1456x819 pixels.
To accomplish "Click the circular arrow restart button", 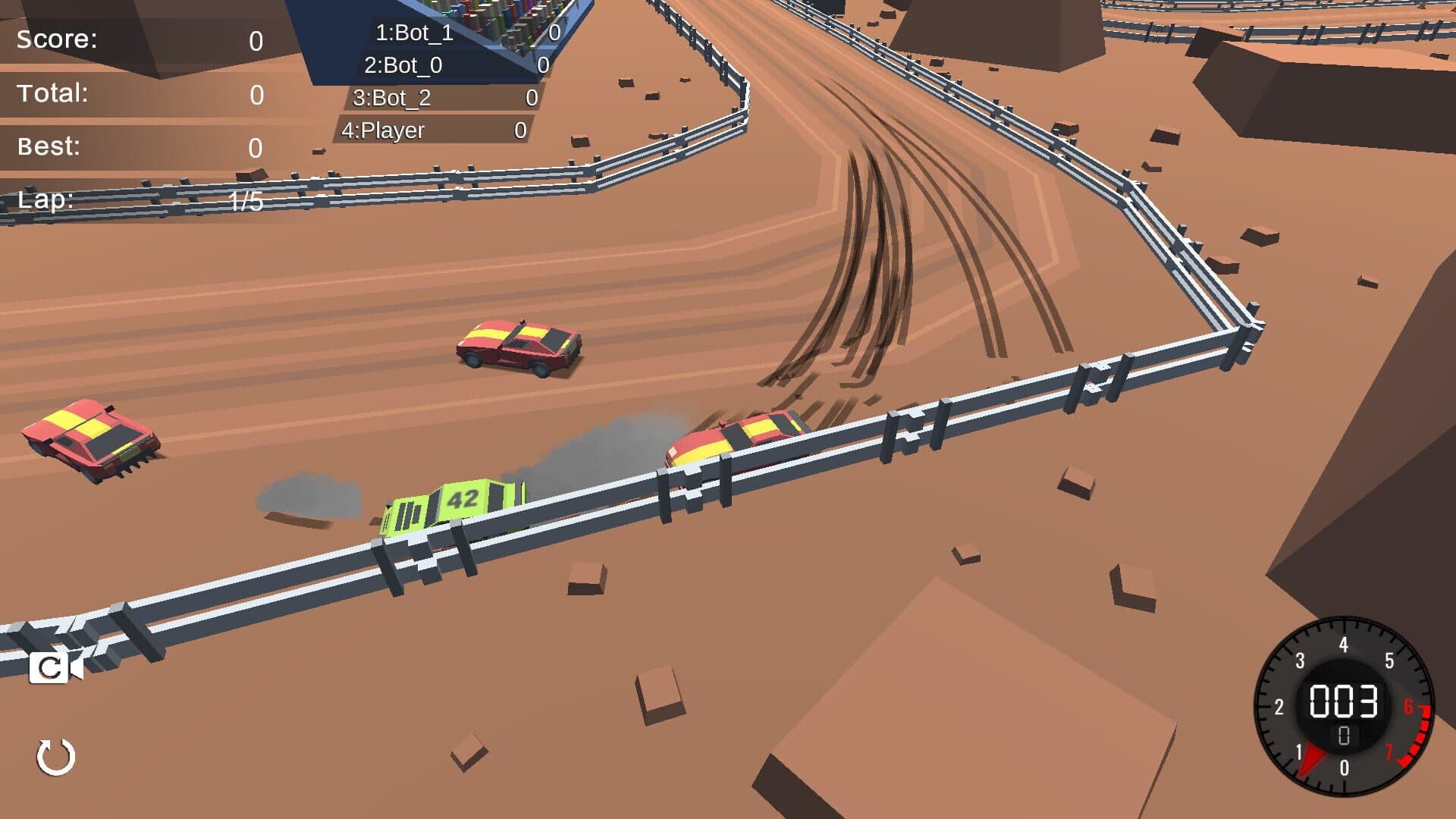I will tap(56, 757).
